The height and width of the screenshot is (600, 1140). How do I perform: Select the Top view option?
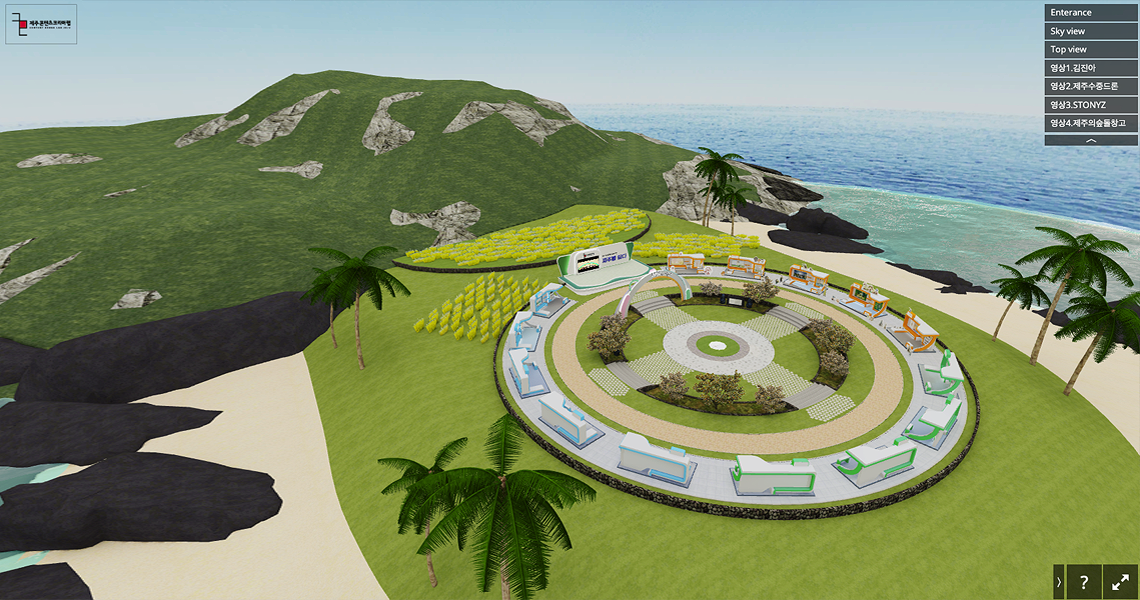tap(1091, 49)
